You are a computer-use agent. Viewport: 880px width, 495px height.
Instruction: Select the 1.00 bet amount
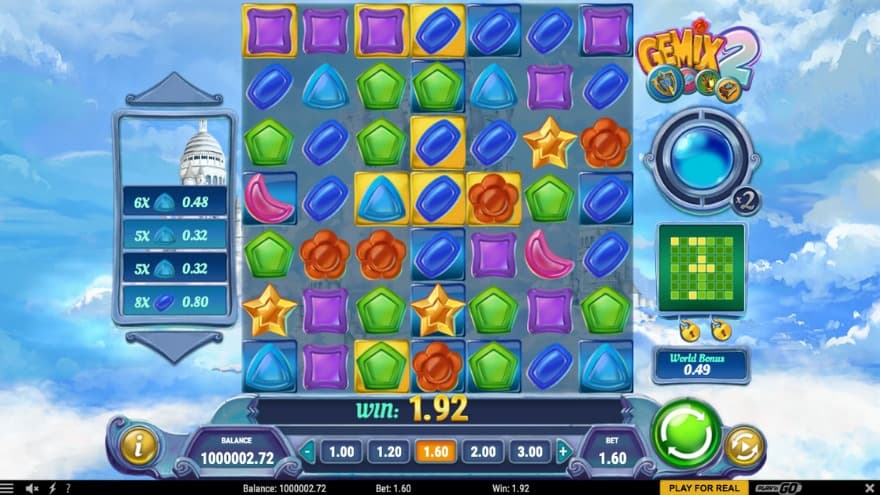pyautogui.click(x=341, y=452)
